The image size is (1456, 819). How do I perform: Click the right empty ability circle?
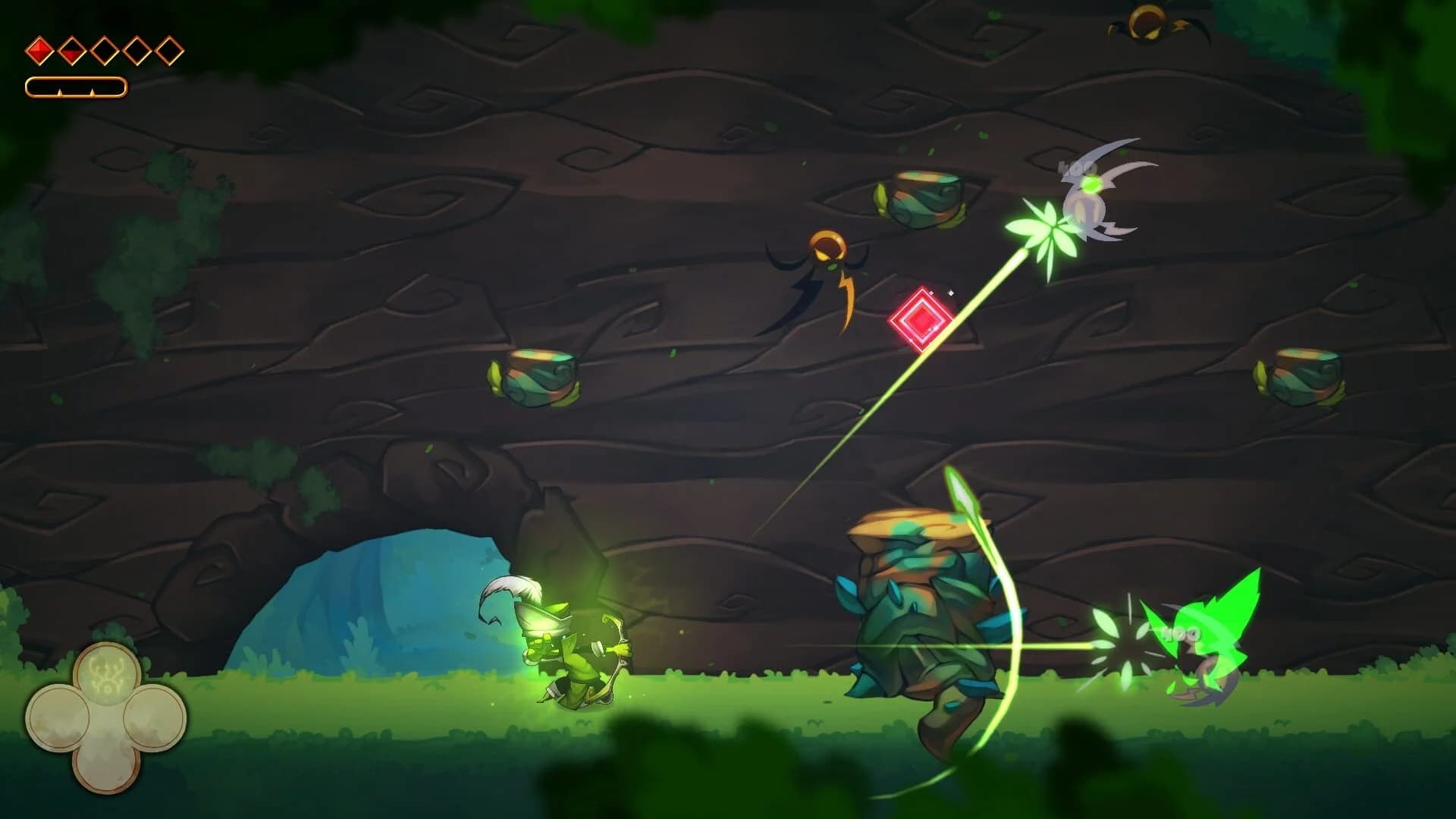click(x=155, y=717)
